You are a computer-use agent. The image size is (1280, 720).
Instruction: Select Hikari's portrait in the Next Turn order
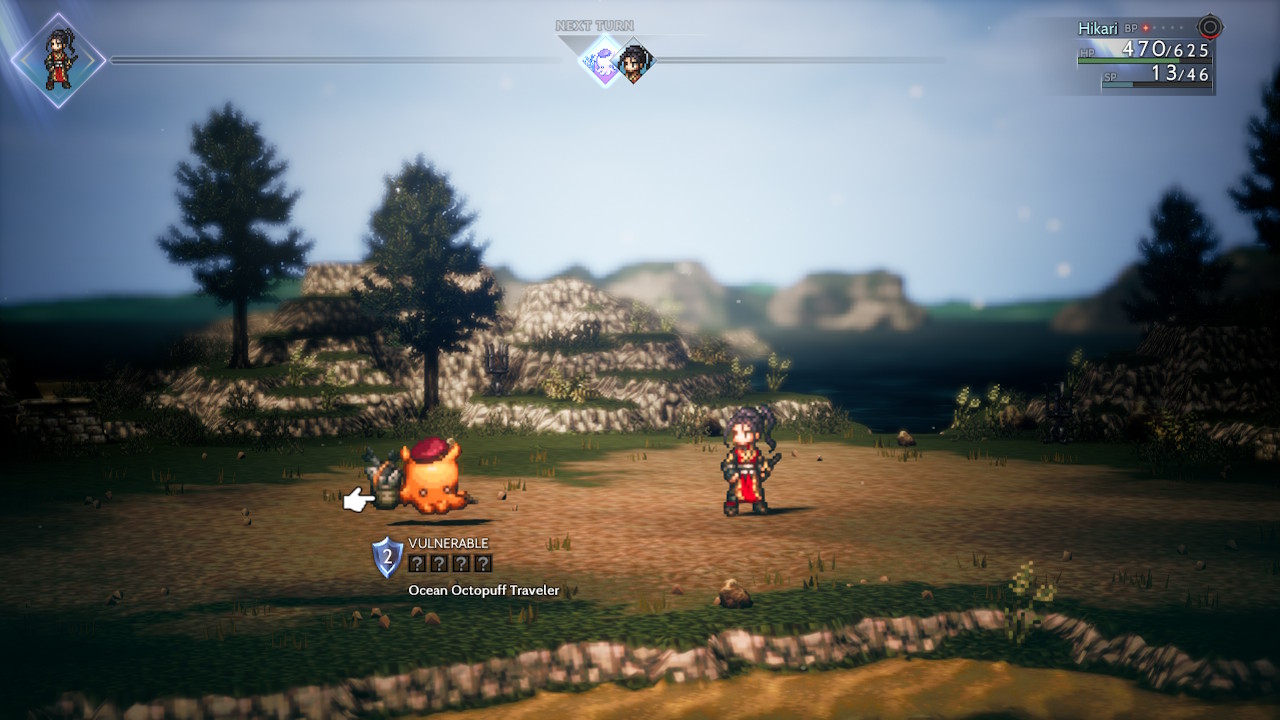coord(634,62)
